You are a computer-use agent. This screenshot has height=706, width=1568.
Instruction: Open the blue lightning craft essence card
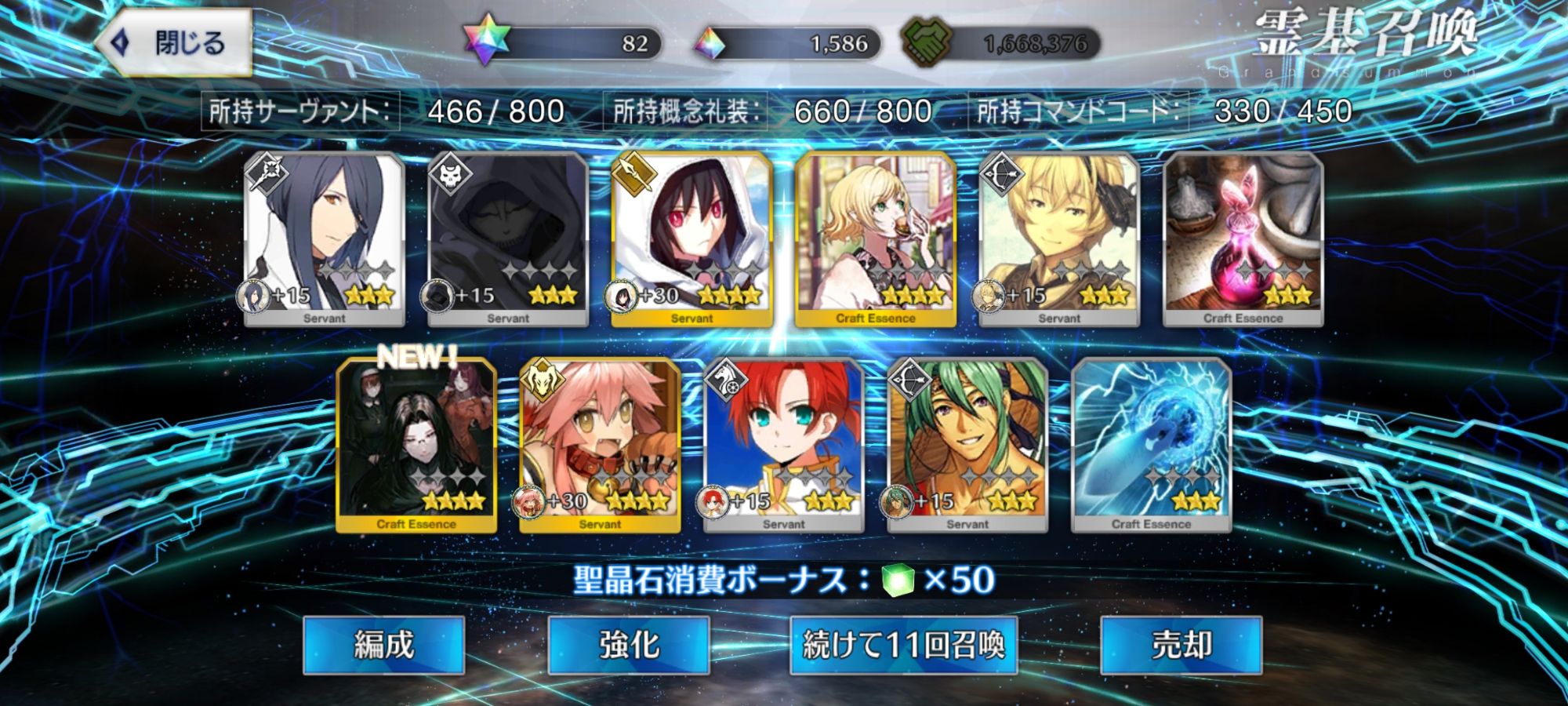[x=1151, y=446]
